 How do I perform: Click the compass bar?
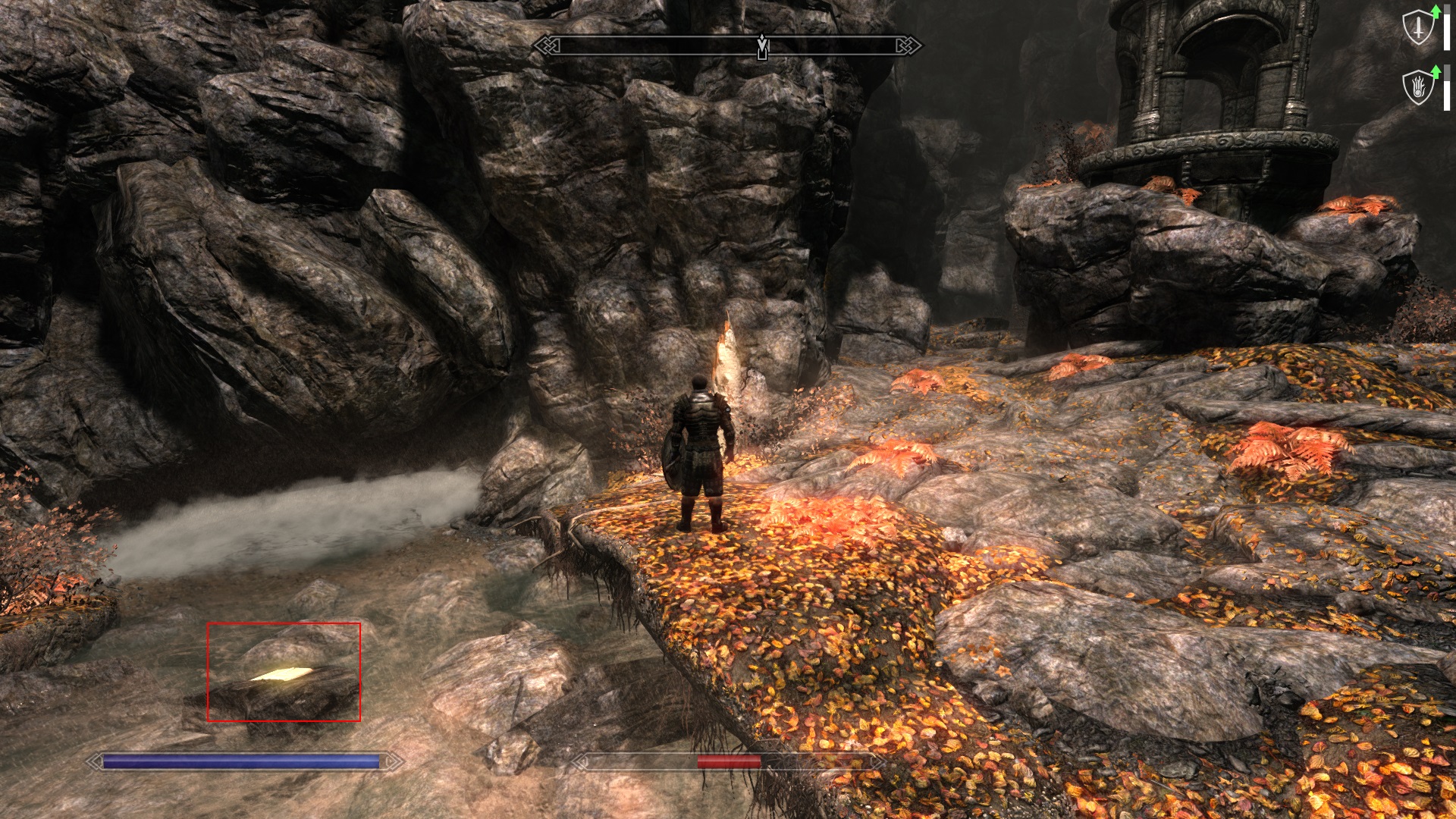728,46
